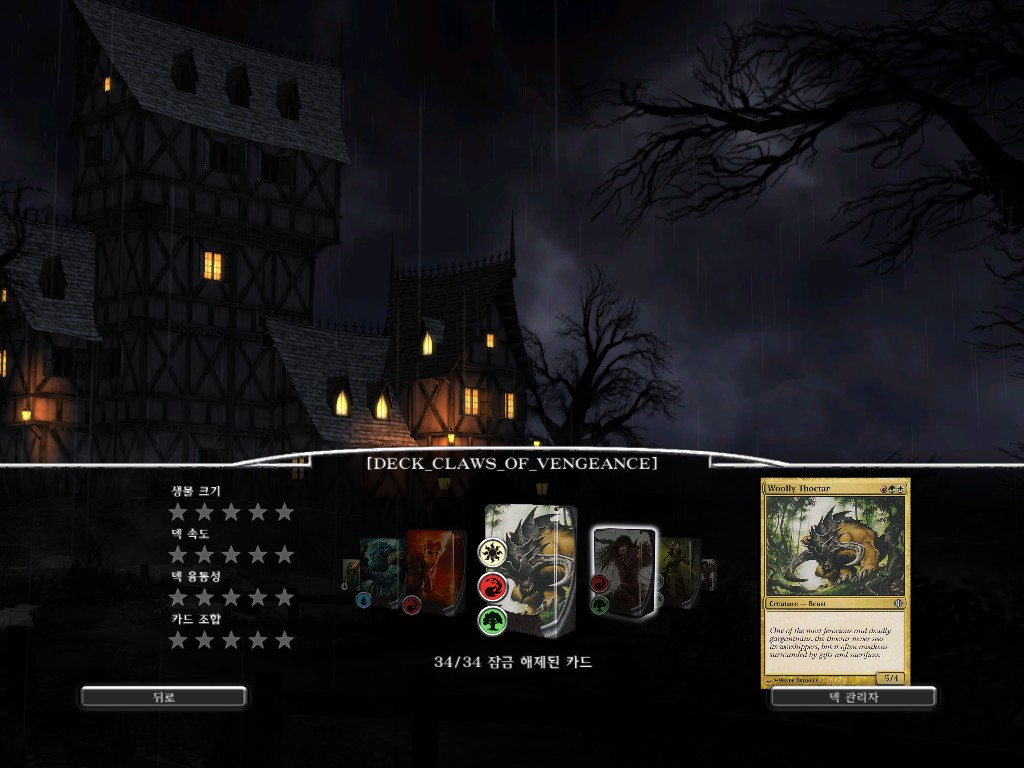Go back with the 뒤로 button

pos(163,697)
